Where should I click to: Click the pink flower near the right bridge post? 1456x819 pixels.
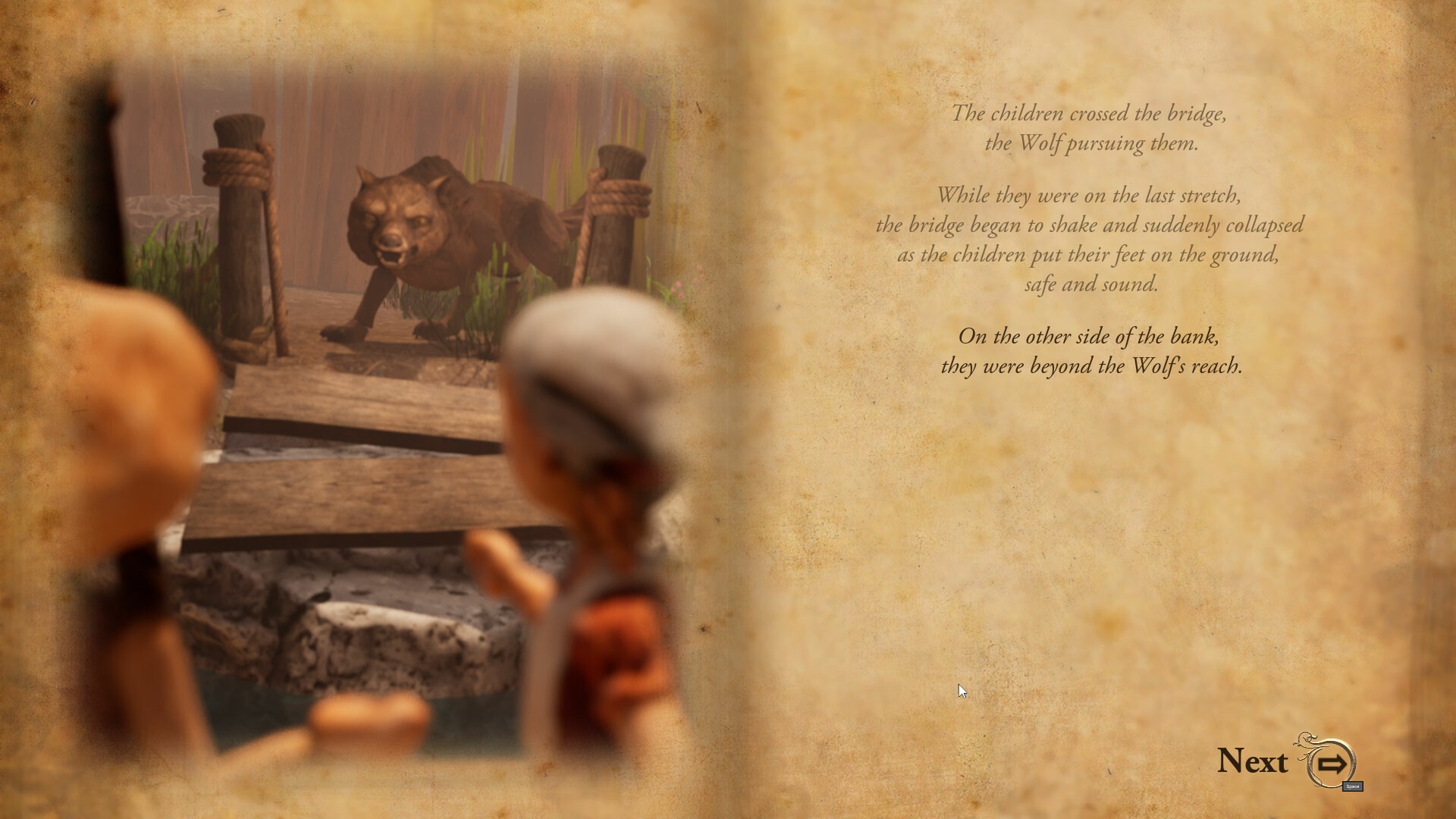(679, 284)
